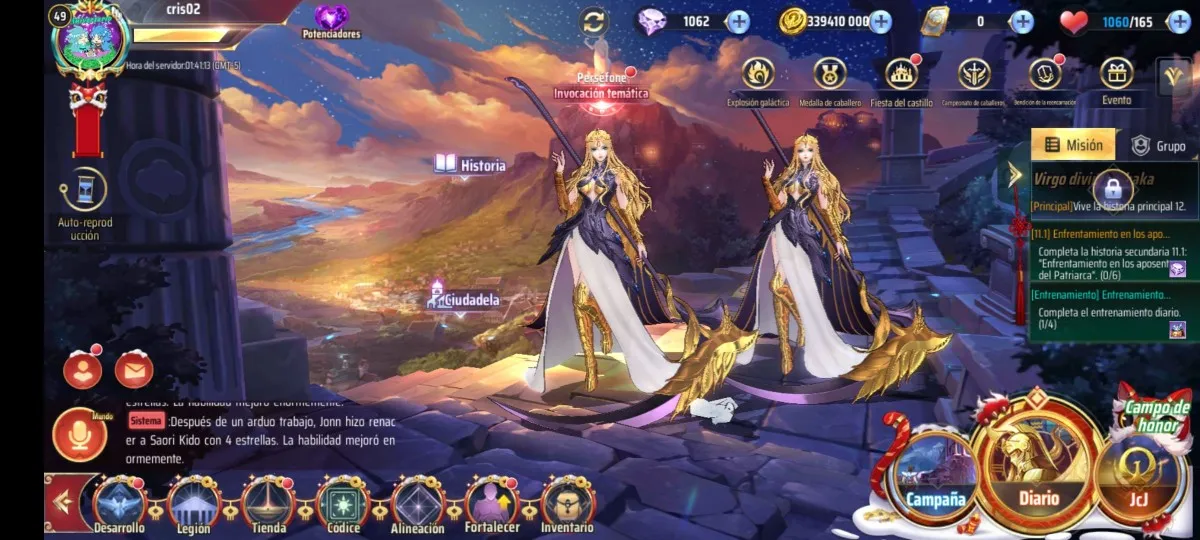The height and width of the screenshot is (540, 1200).
Task: Open the mail envelope icon
Action: pos(133,370)
